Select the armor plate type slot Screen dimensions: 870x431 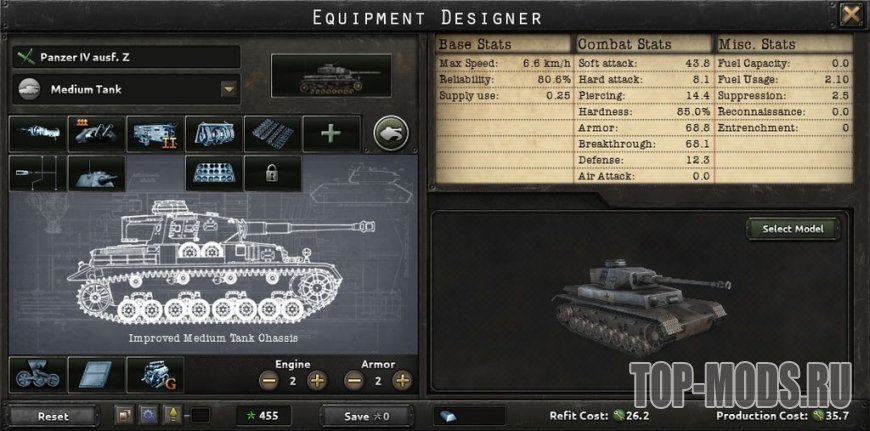pyautogui.click(x=96, y=374)
